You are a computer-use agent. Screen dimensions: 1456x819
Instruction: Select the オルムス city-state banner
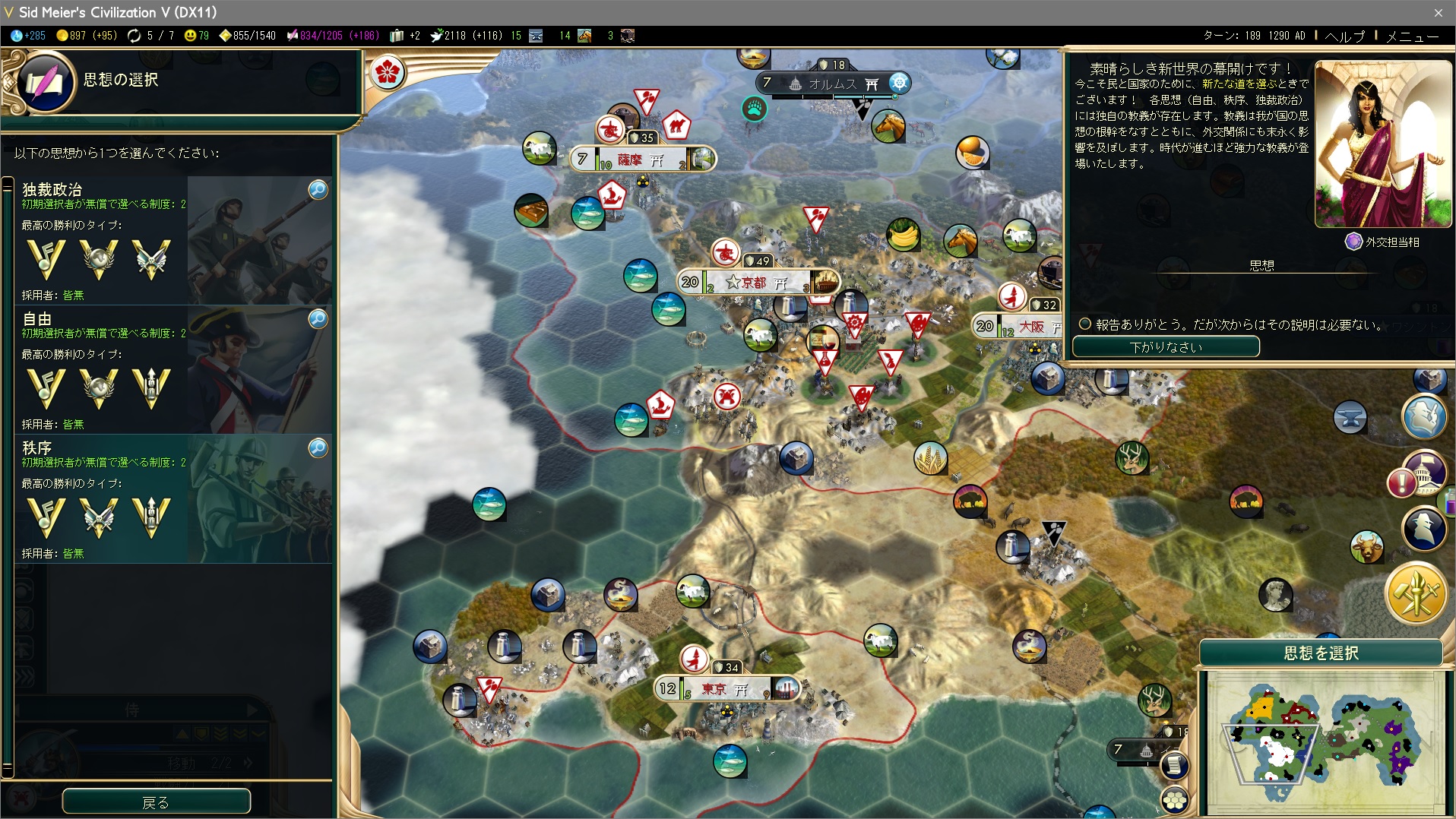tap(832, 84)
